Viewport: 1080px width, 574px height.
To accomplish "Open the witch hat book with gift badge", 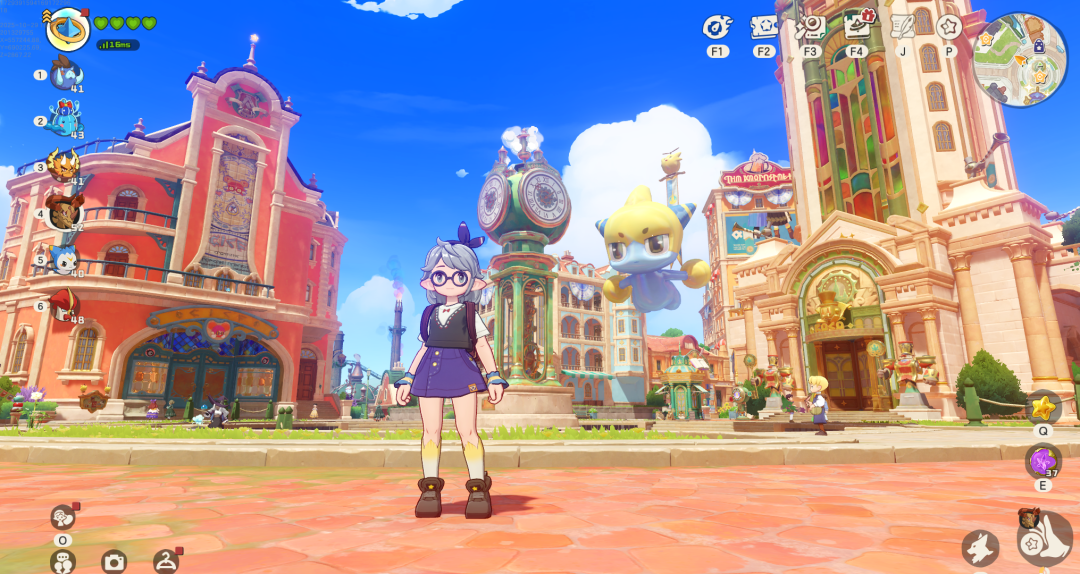I will tap(856, 25).
